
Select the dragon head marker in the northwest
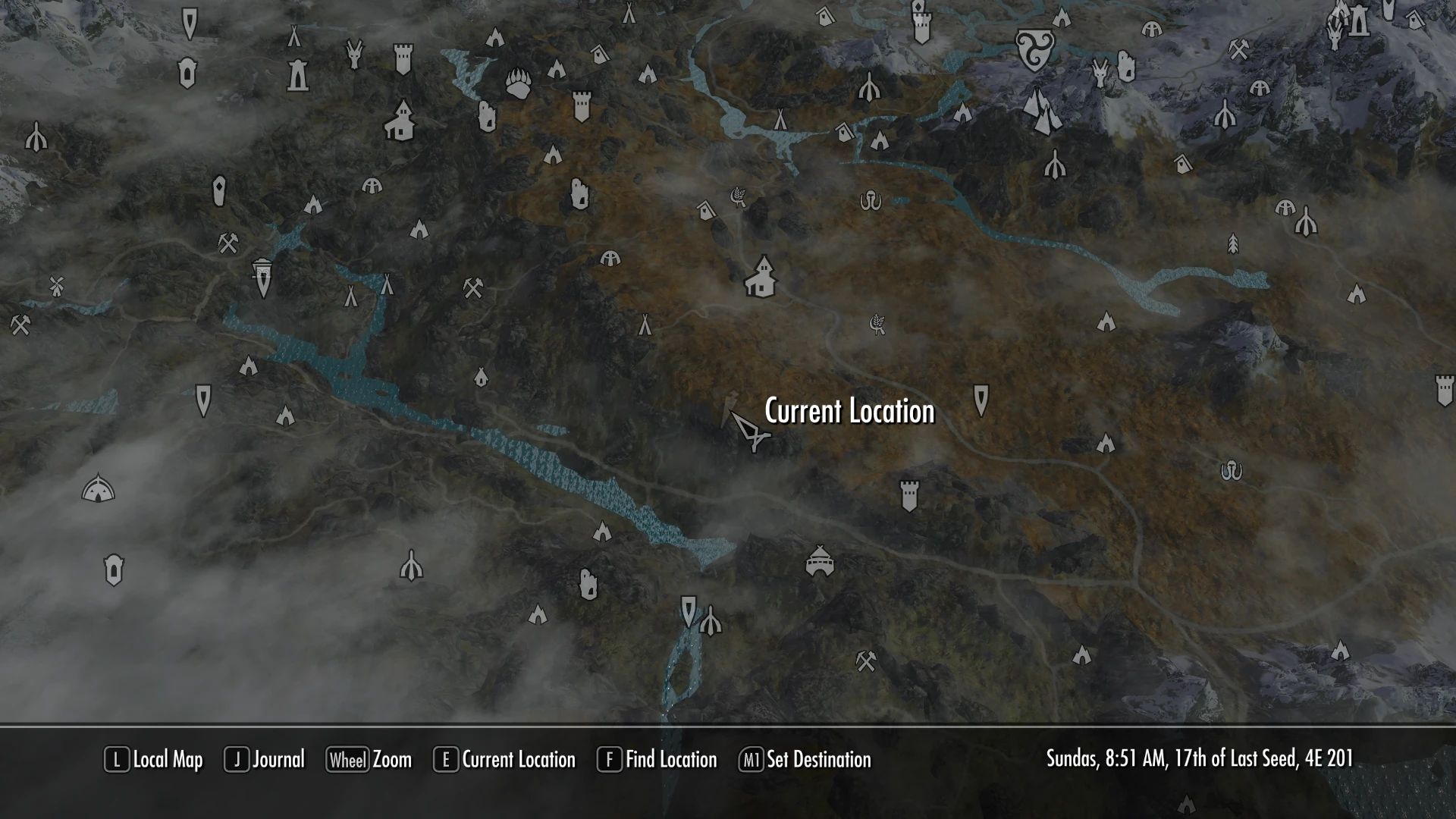pyautogui.click(x=353, y=53)
